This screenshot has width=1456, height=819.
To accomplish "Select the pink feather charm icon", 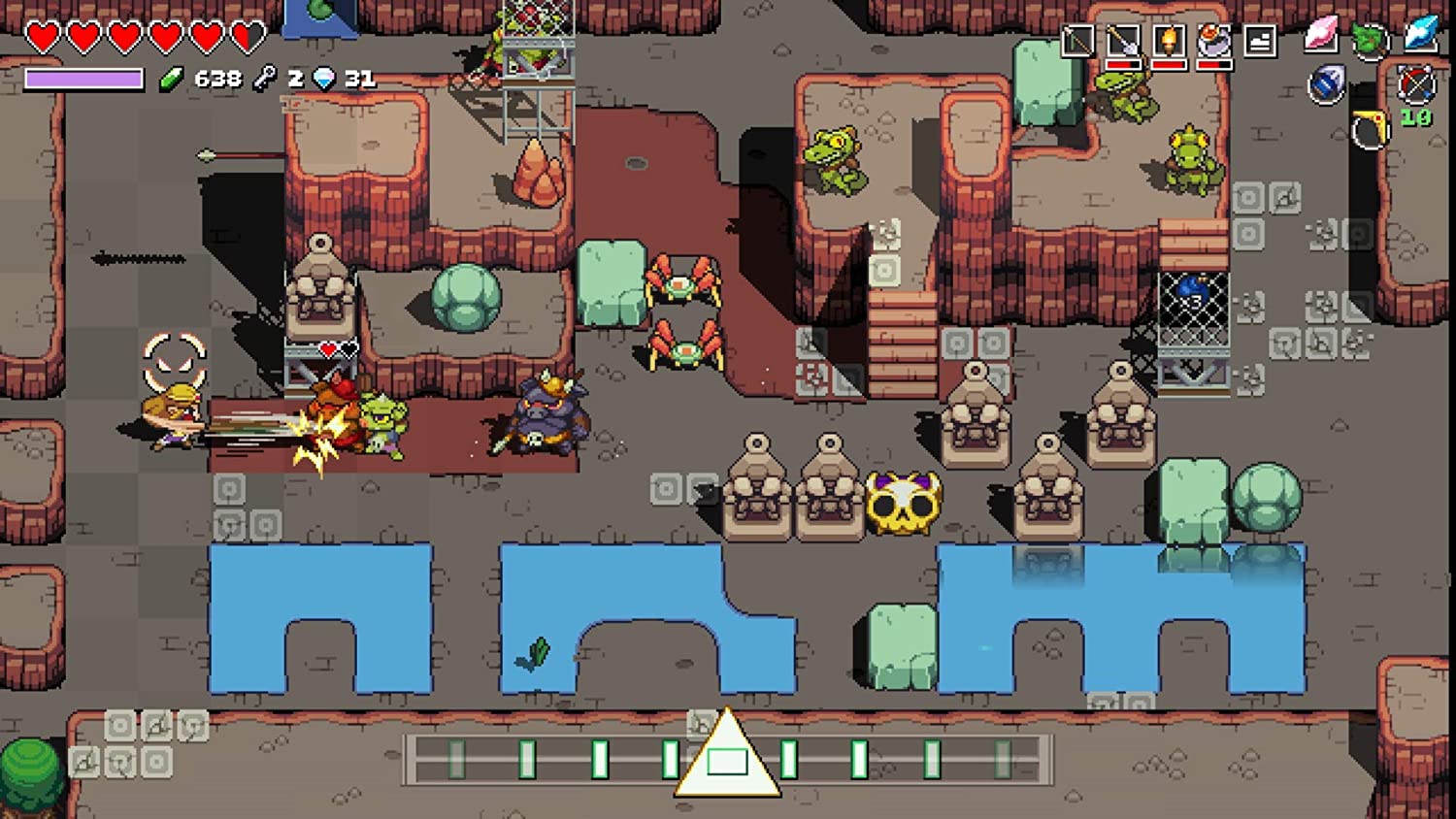I will tap(1322, 34).
